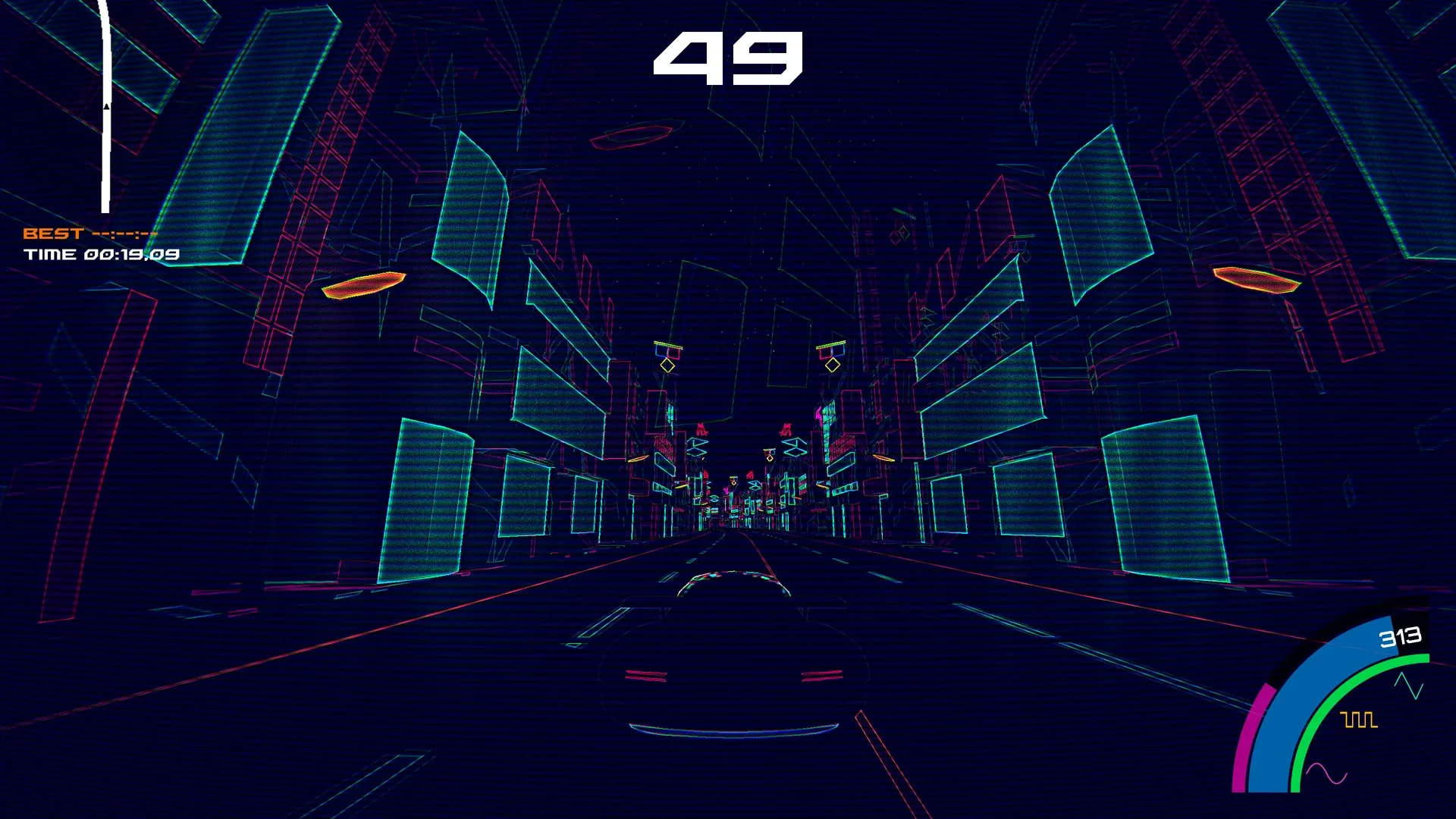Click the left yellow diamond traffic signal
Image resolution: width=1456 pixels, height=819 pixels.
pos(667,366)
